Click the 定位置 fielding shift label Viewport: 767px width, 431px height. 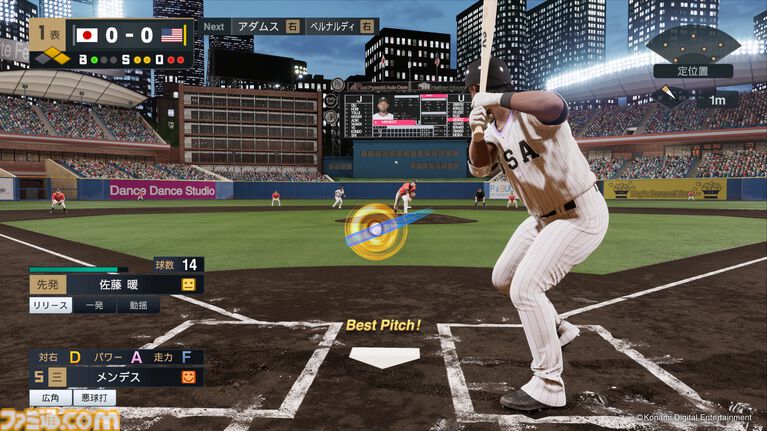[x=692, y=71]
